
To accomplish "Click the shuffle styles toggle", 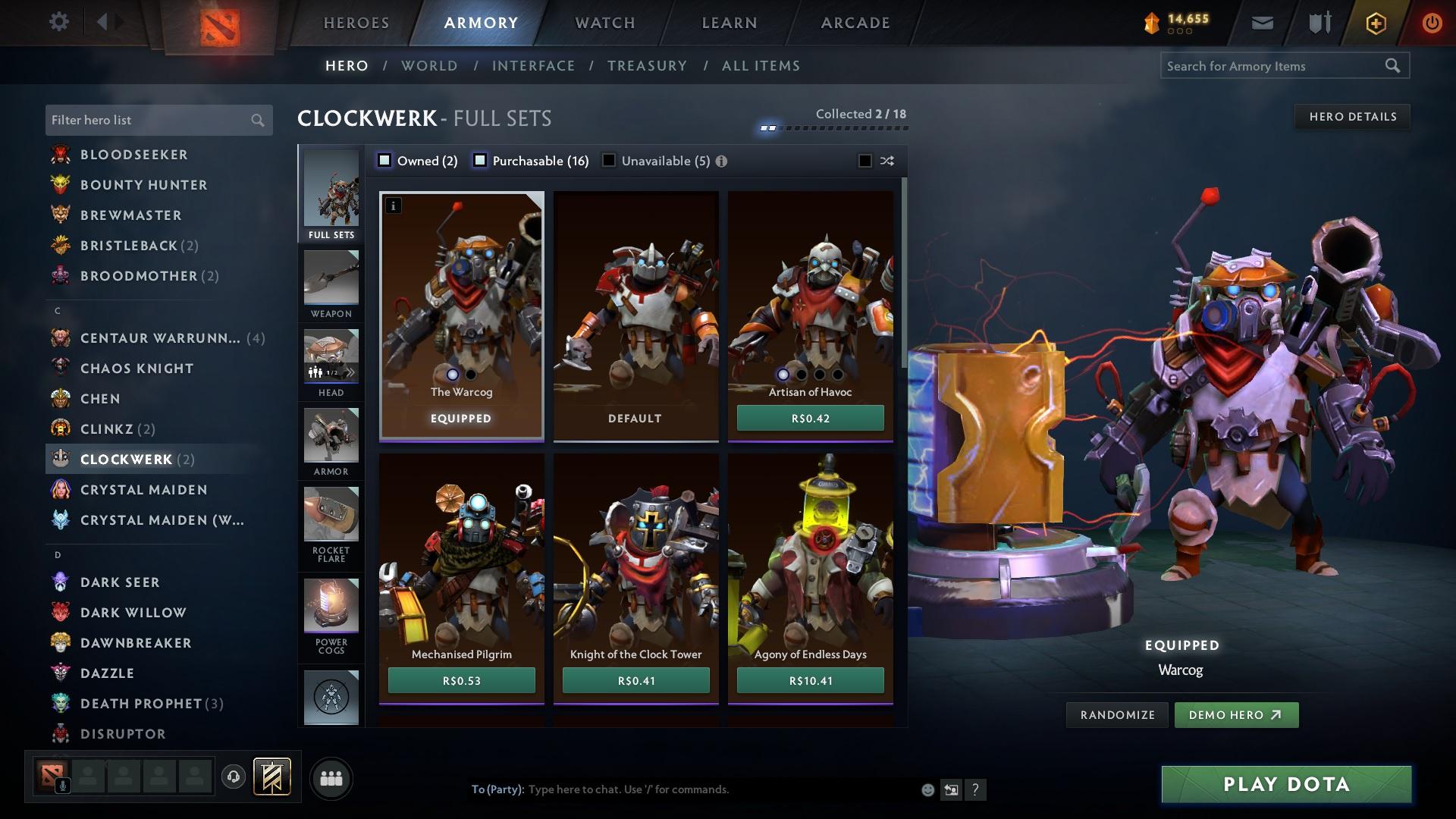I will pos(886,161).
